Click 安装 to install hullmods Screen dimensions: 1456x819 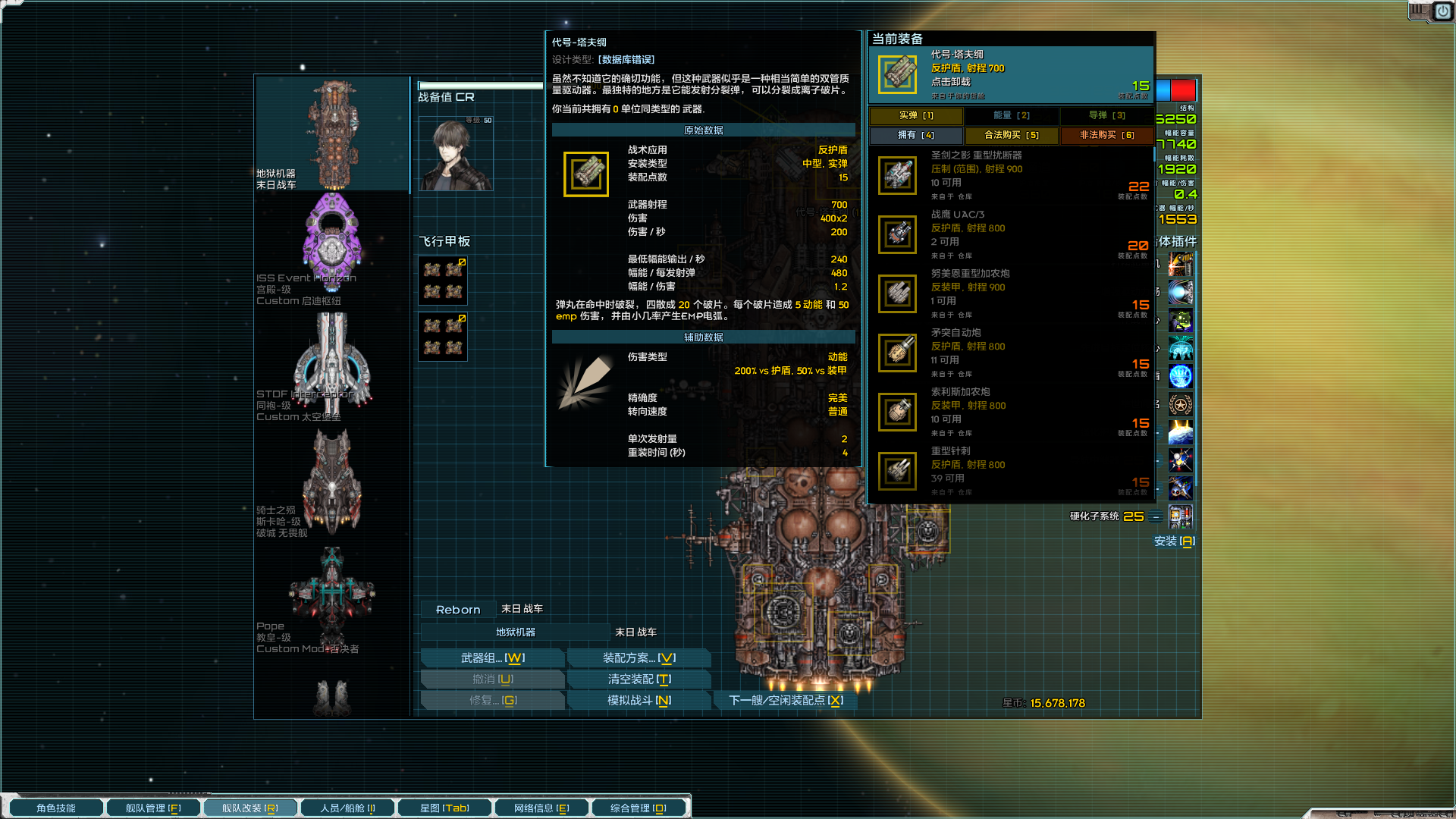tap(1174, 541)
